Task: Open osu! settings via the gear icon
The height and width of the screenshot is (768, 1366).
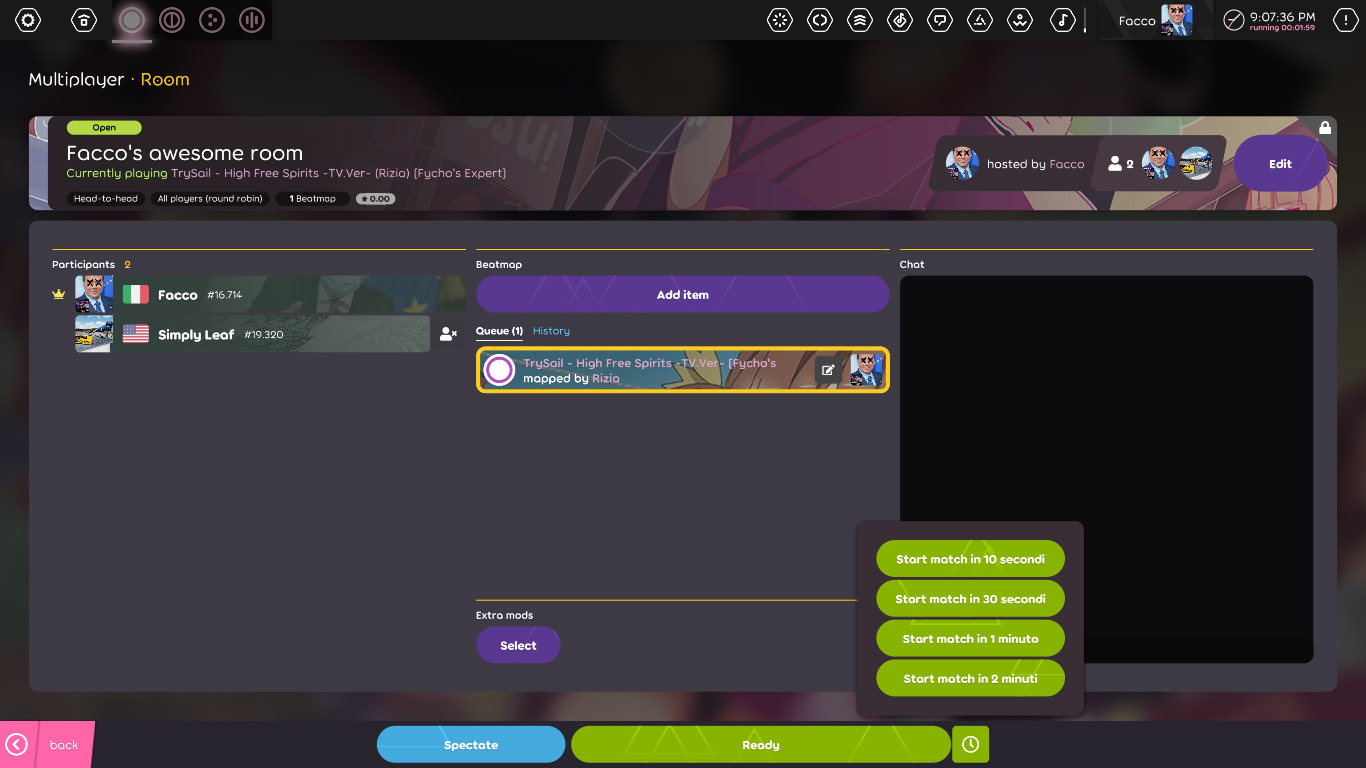Action: coord(27,20)
